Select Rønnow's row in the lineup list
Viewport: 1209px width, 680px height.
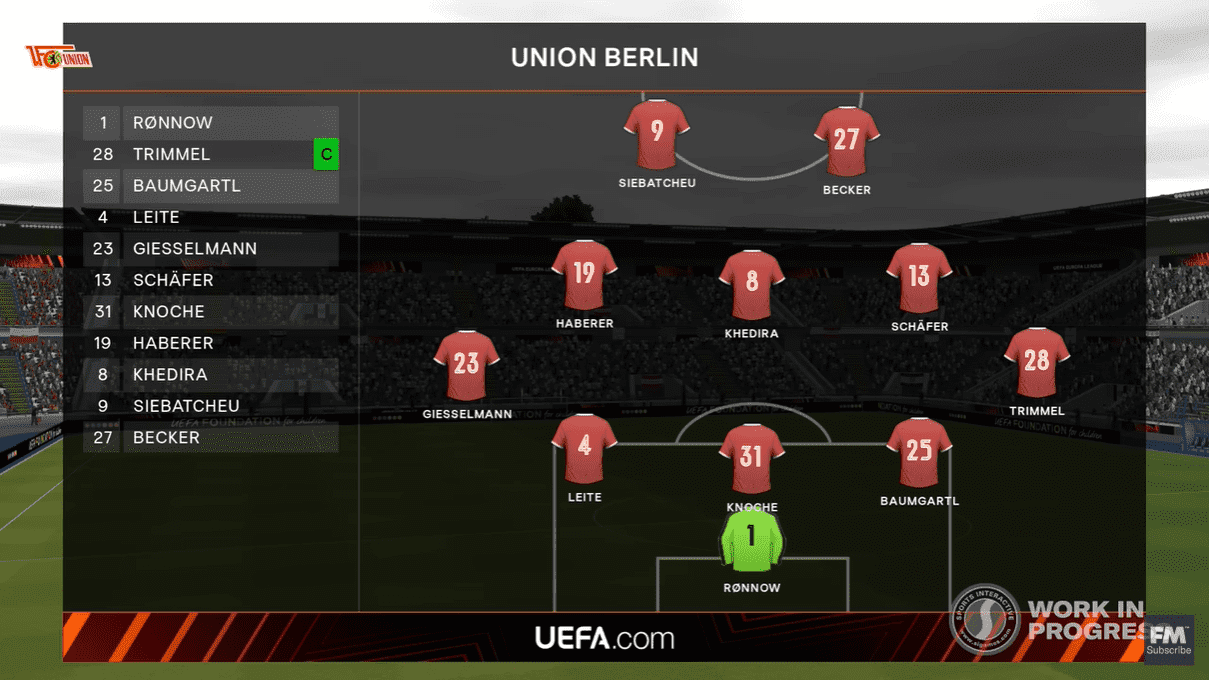coord(210,123)
